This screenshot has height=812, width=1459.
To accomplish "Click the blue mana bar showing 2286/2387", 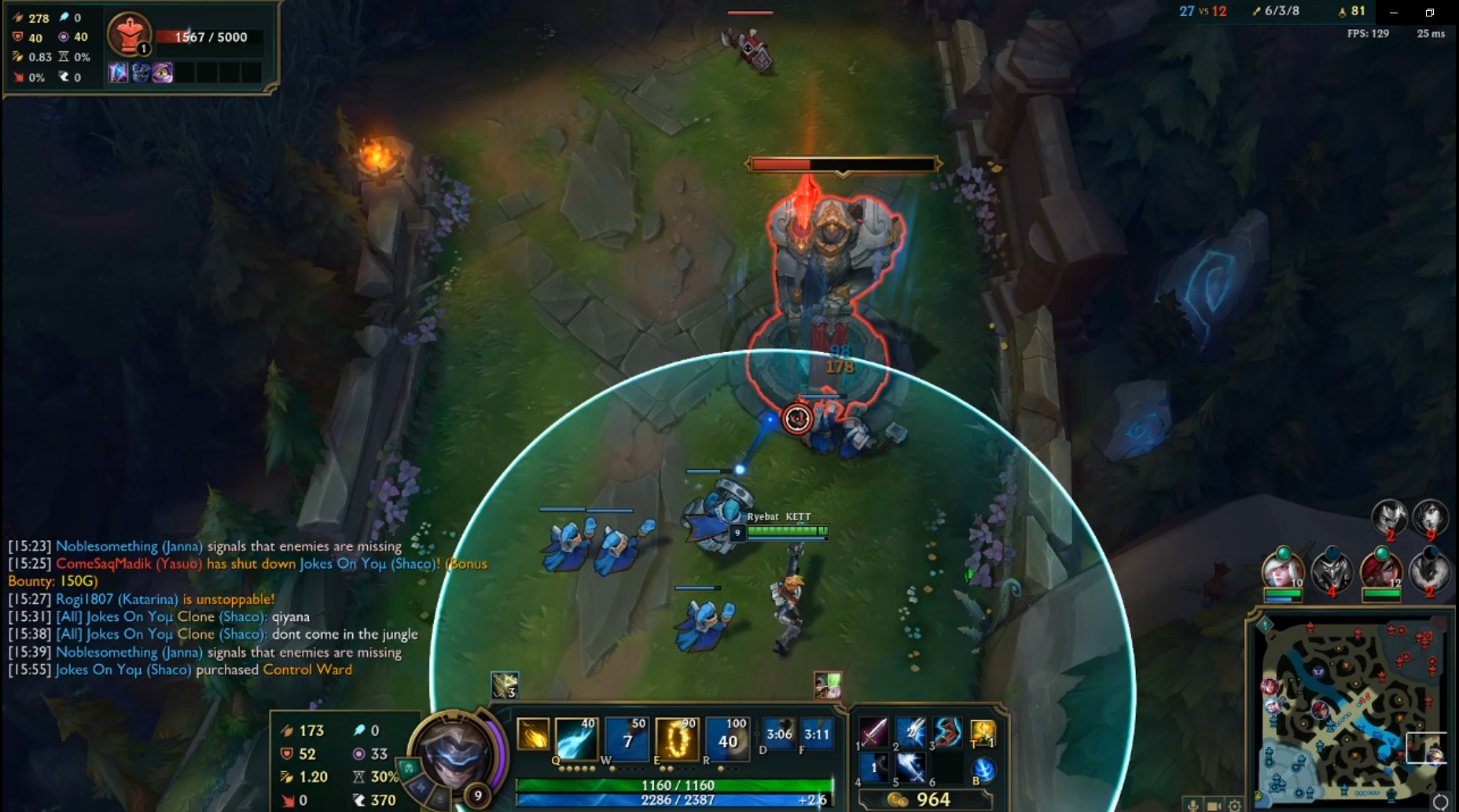I will (x=674, y=800).
